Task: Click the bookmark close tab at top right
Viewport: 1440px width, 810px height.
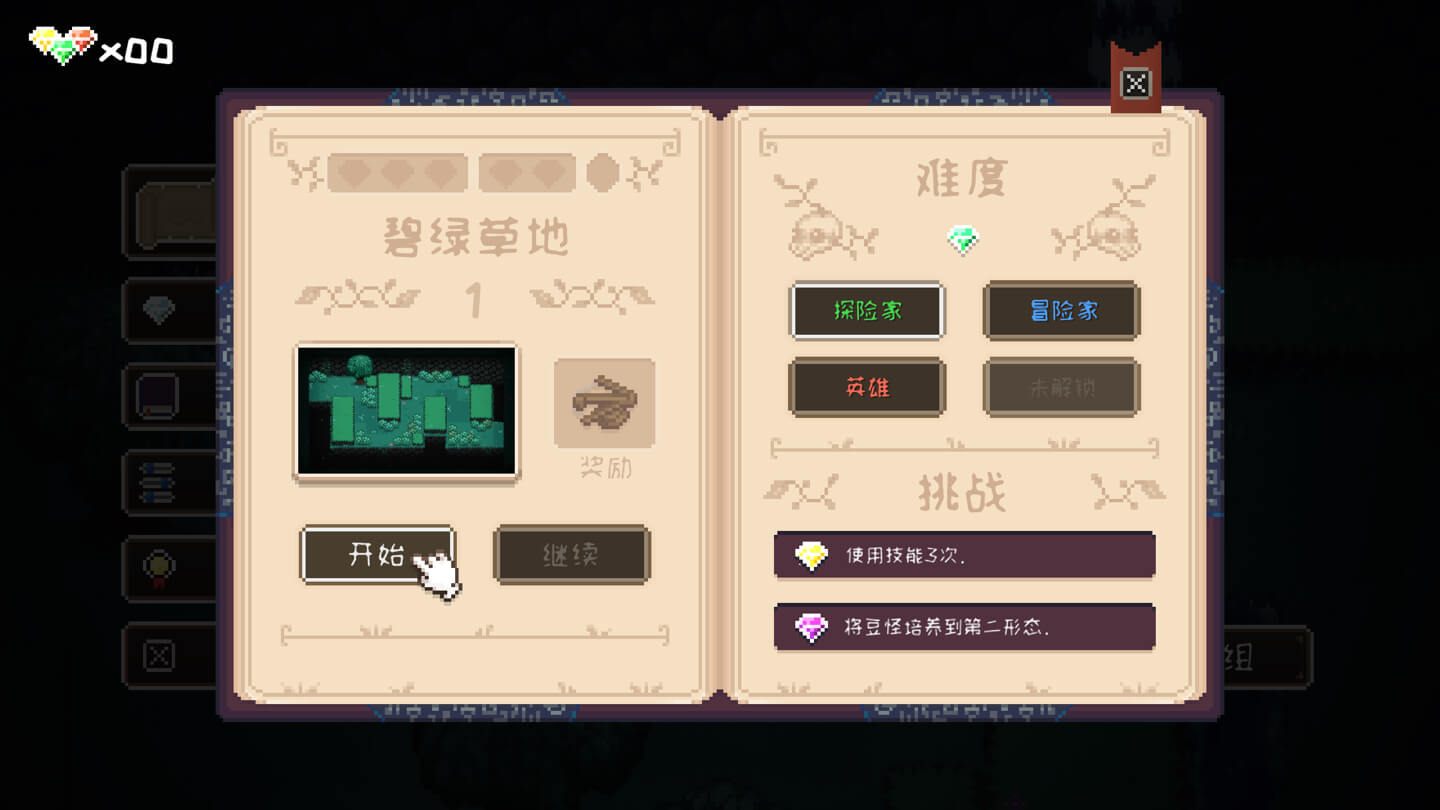Action: point(1136,84)
